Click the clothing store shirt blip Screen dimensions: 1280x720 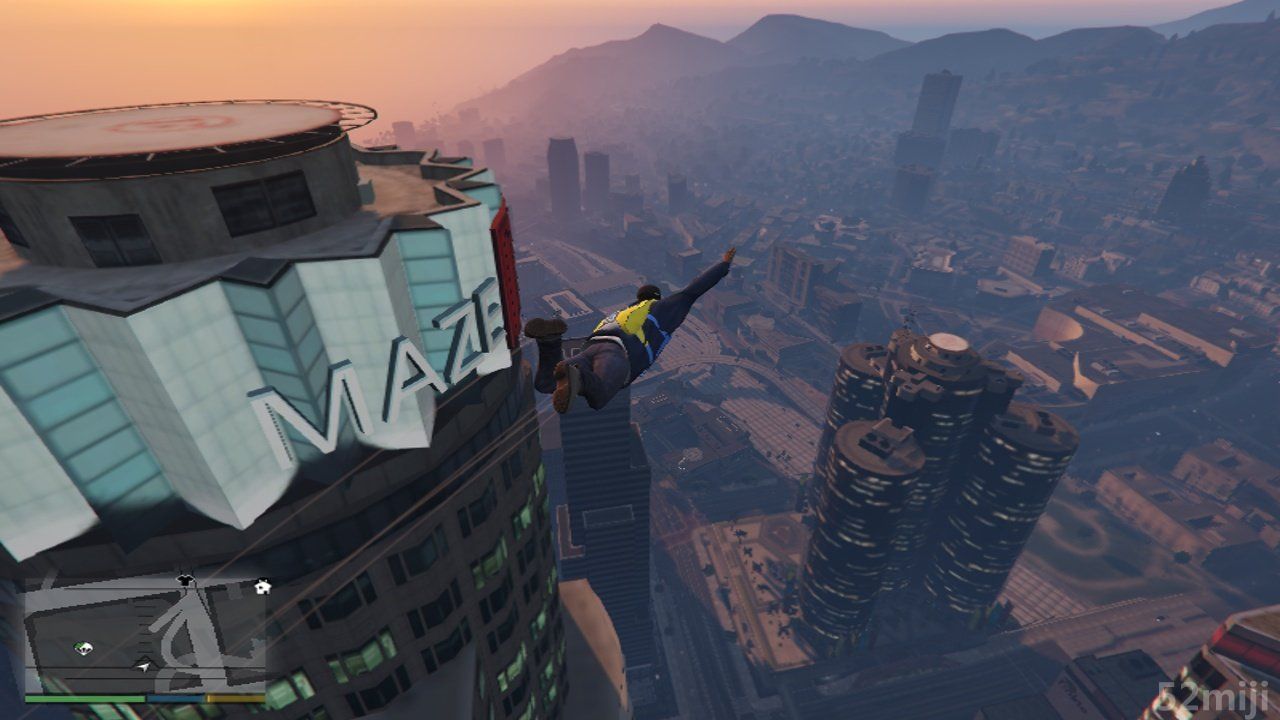pos(184,579)
